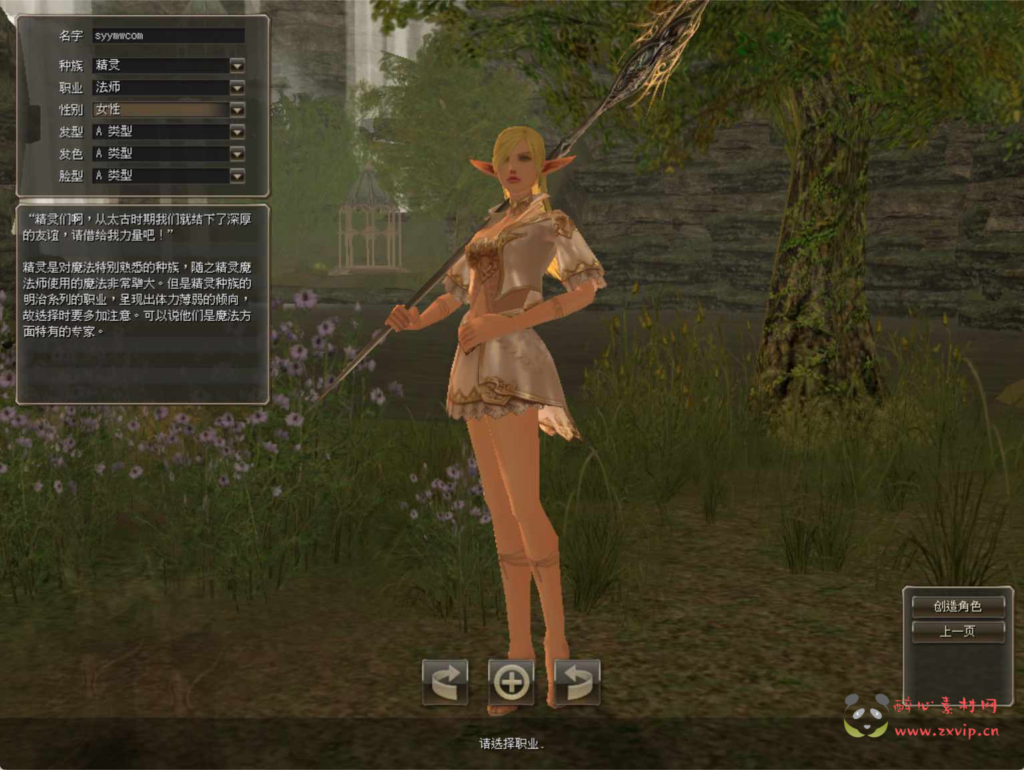
Task: Go back with the 上一页 button
Action: [x=957, y=631]
